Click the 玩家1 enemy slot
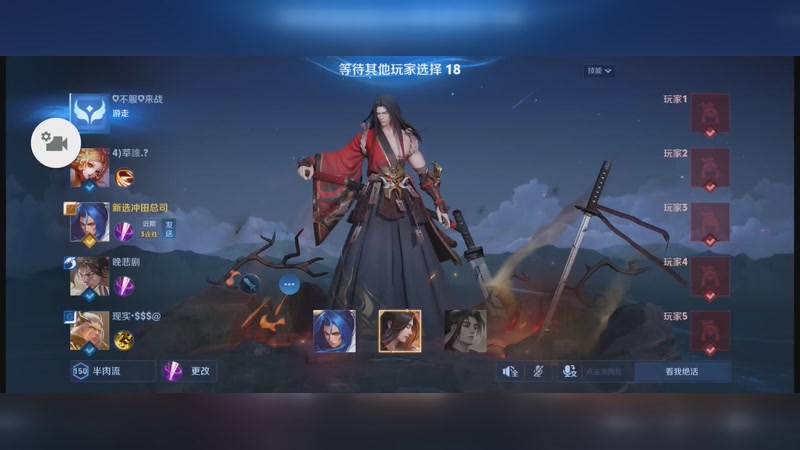This screenshot has height=450, width=800. click(x=709, y=114)
